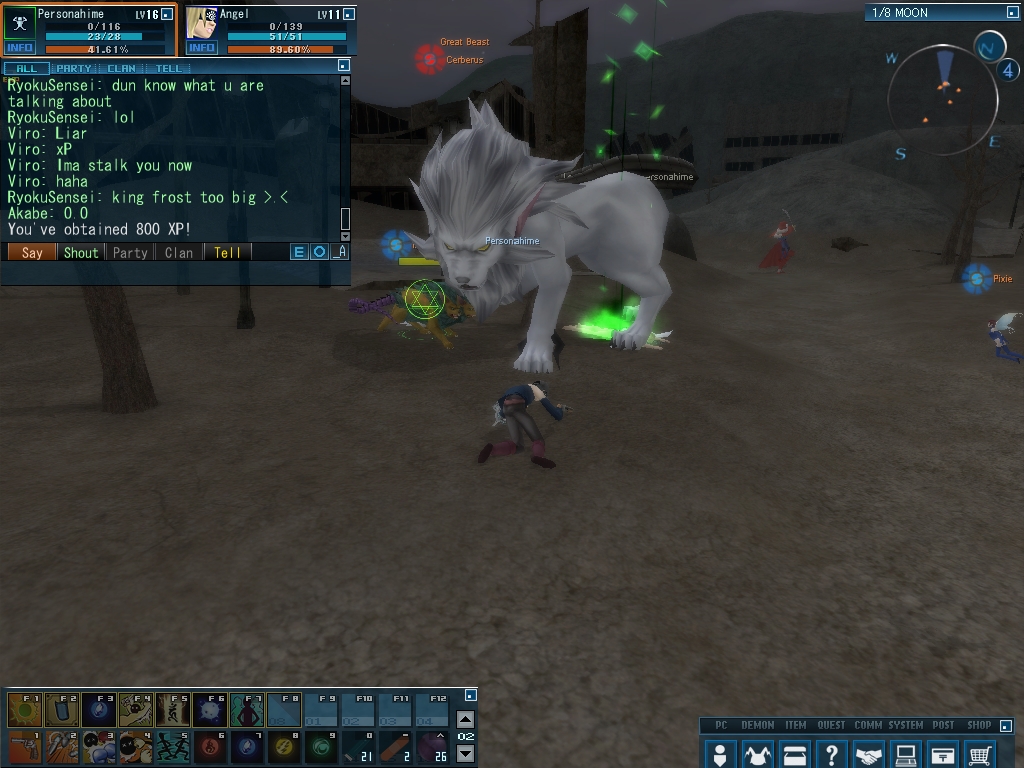Open the Demon menu icon
Viewport: 1024px width, 768px height.
(x=757, y=754)
